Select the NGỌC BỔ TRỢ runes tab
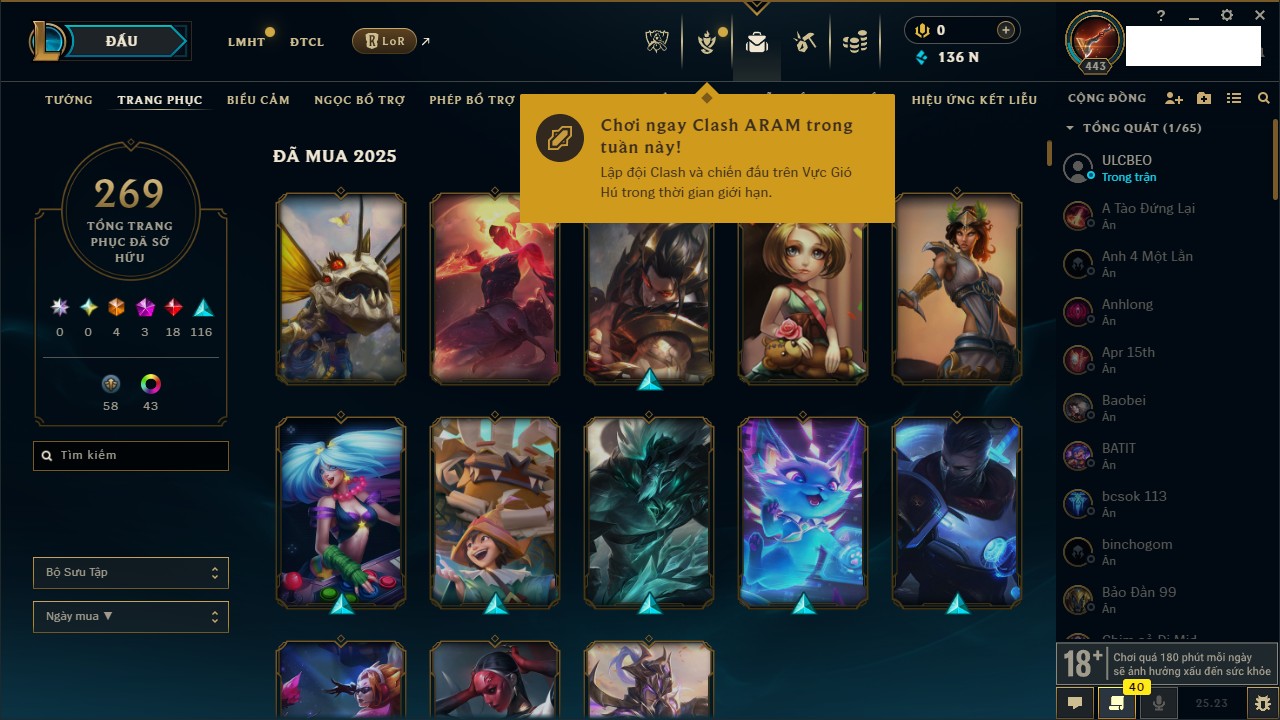This screenshot has height=720, width=1280. pyautogui.click(x=359, y=100)
